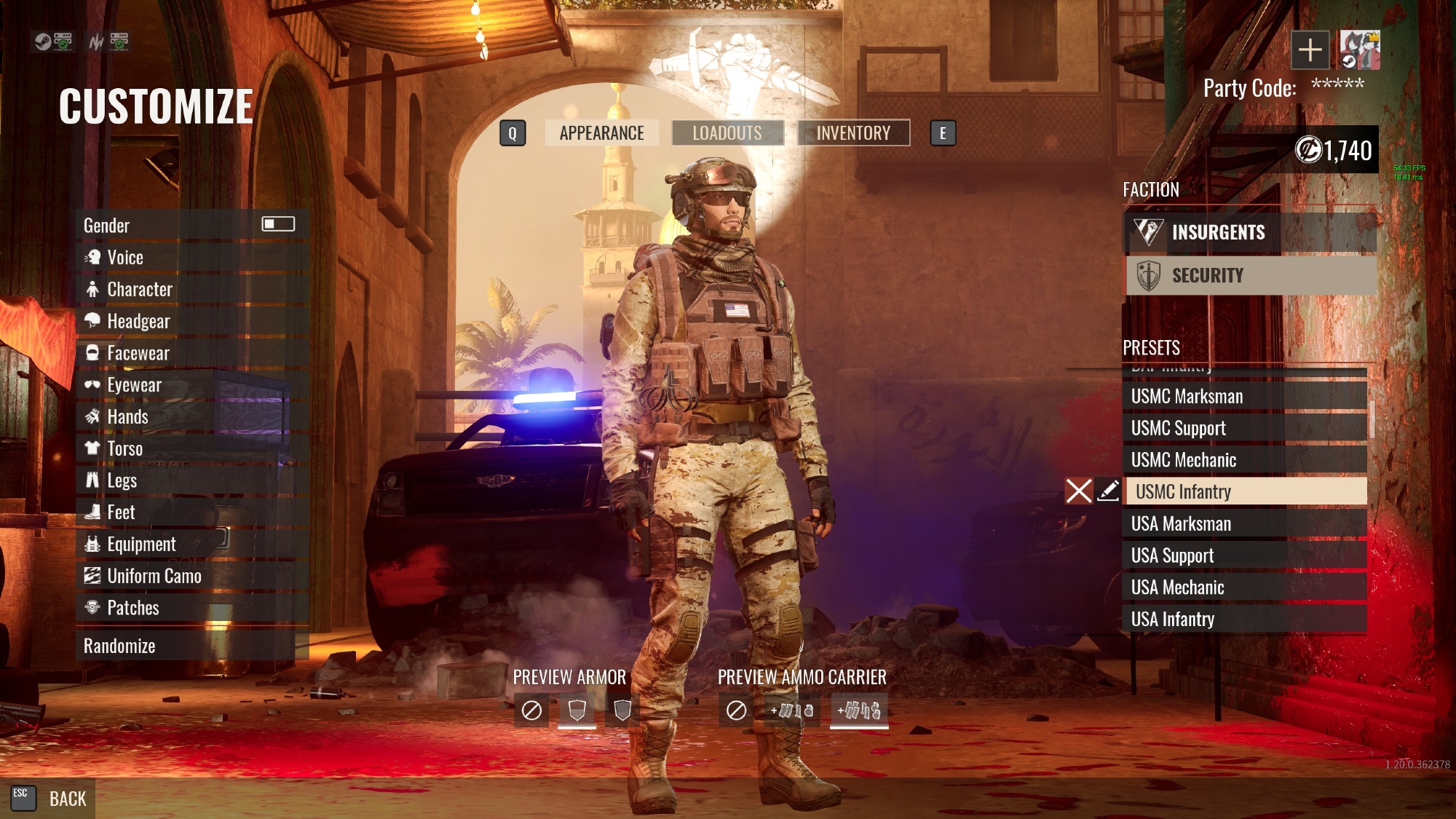1456x819 pixels.
Task: Edit the USMC Infantry preset name
Action: pyautogui.click(x=1108, y=491)
